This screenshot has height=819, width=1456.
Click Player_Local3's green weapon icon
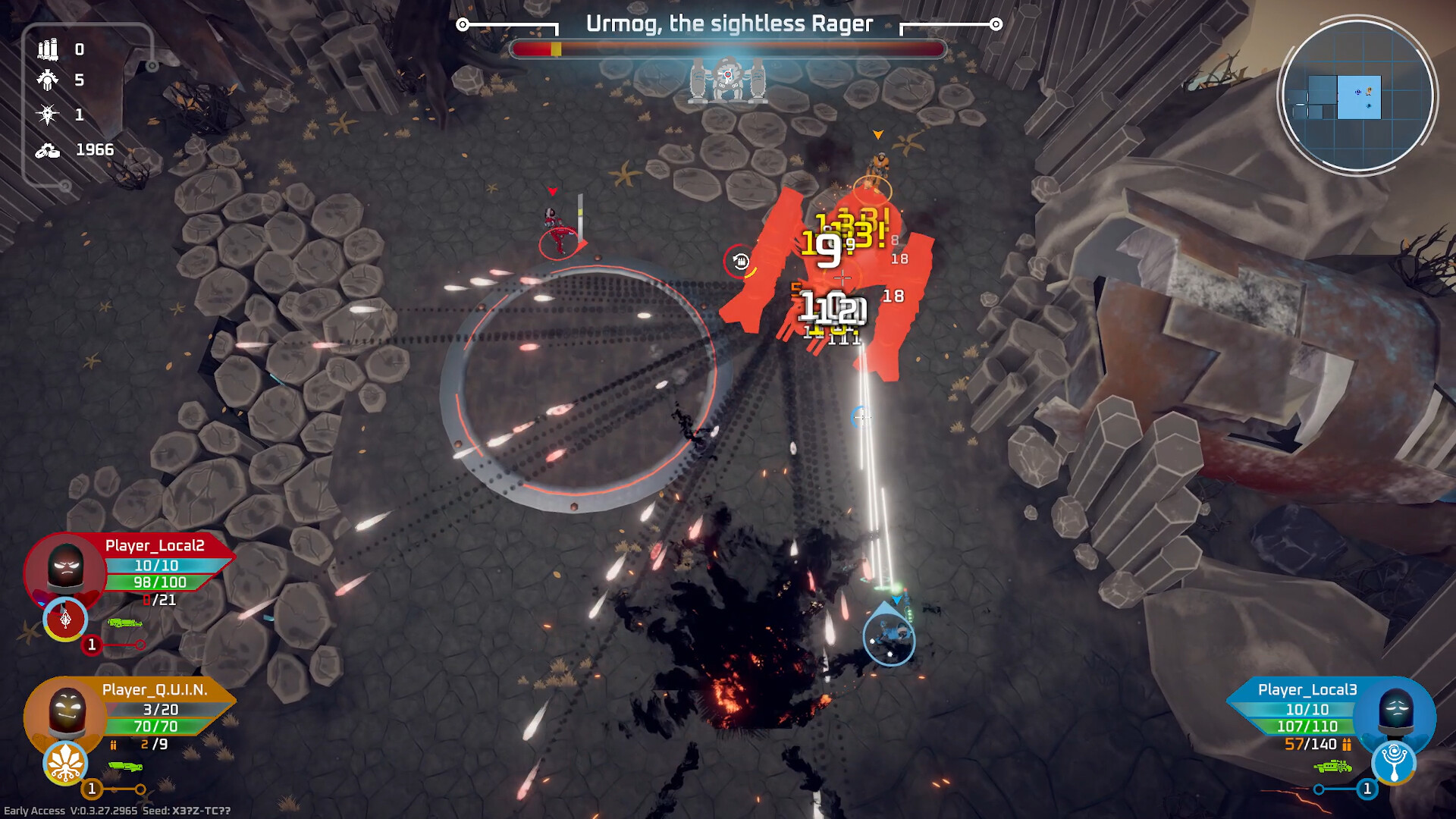(x=1332, y=767)
